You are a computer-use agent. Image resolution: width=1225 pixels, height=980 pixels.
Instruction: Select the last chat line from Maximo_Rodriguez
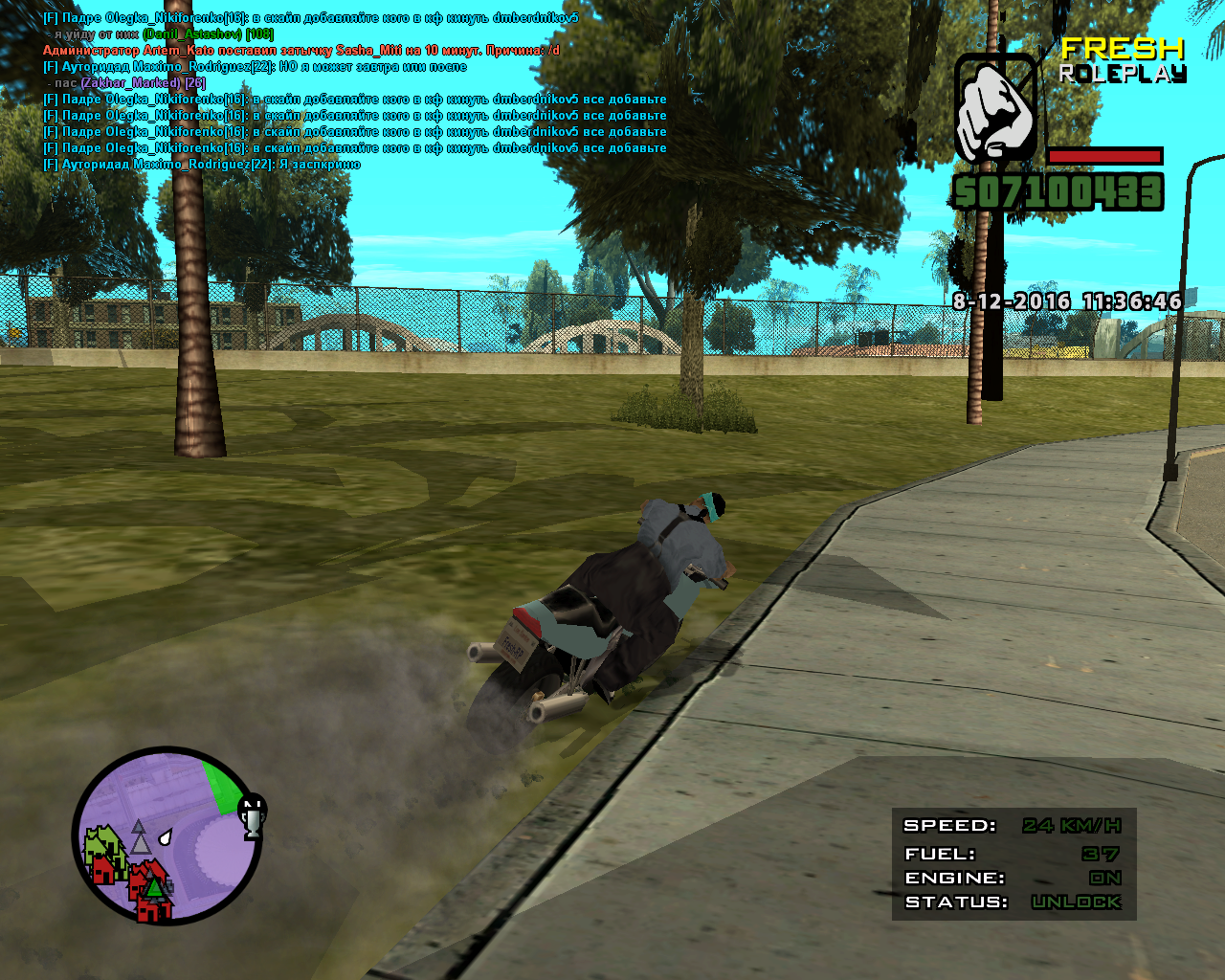tap(202, 165)
